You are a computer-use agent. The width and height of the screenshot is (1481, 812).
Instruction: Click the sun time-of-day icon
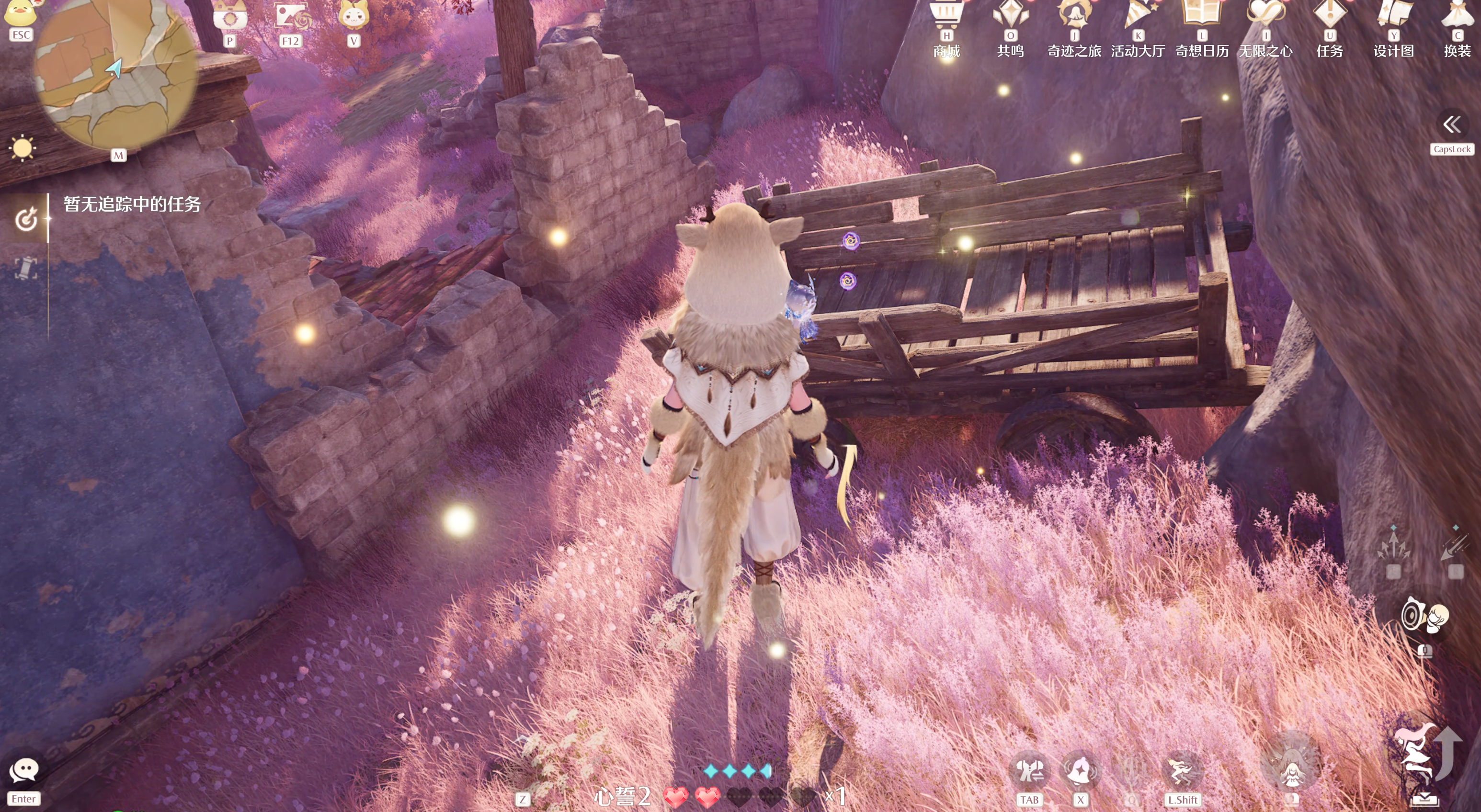[x=23, y=148]
